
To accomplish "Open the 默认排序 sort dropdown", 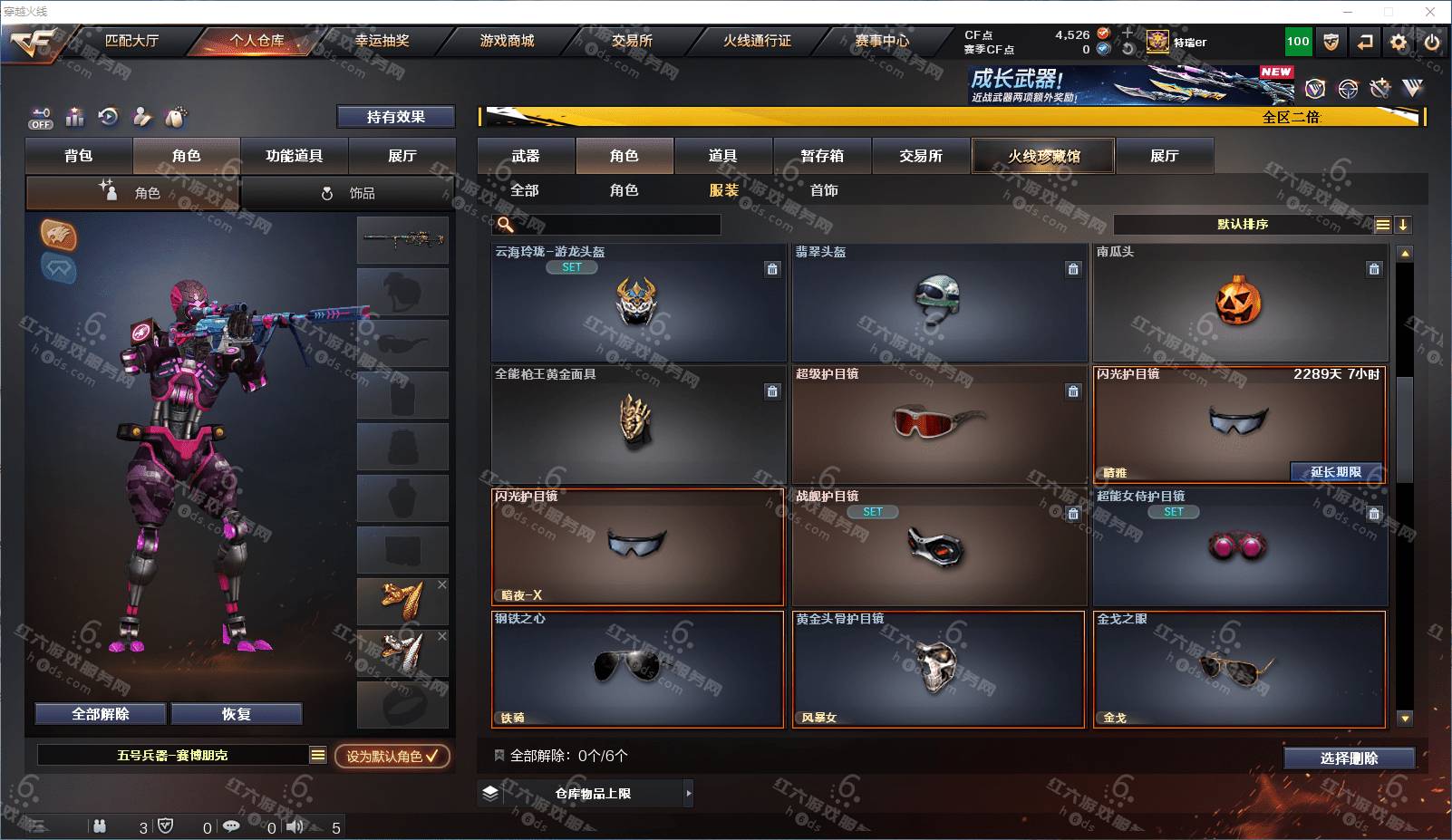I will point(1243,225).
